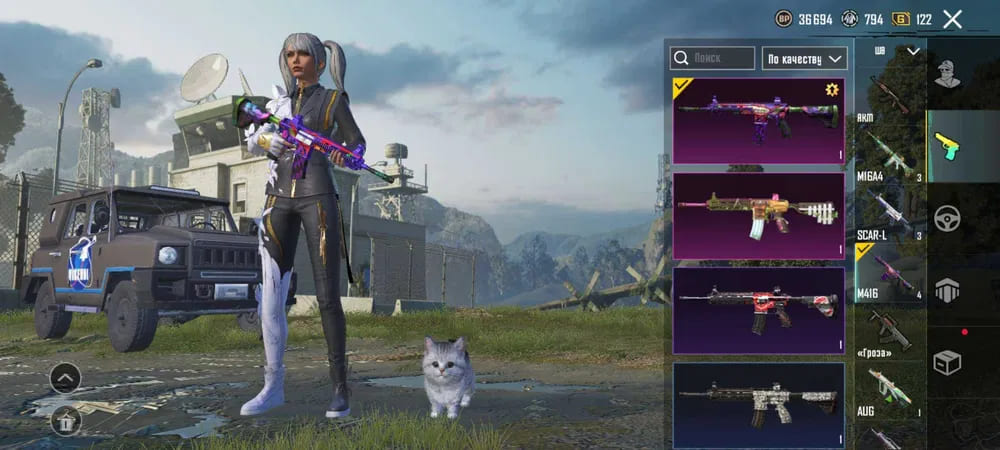Close the inventory screen with the X
This screenshot has height=450, width=1000.
[x=952, y=19]
